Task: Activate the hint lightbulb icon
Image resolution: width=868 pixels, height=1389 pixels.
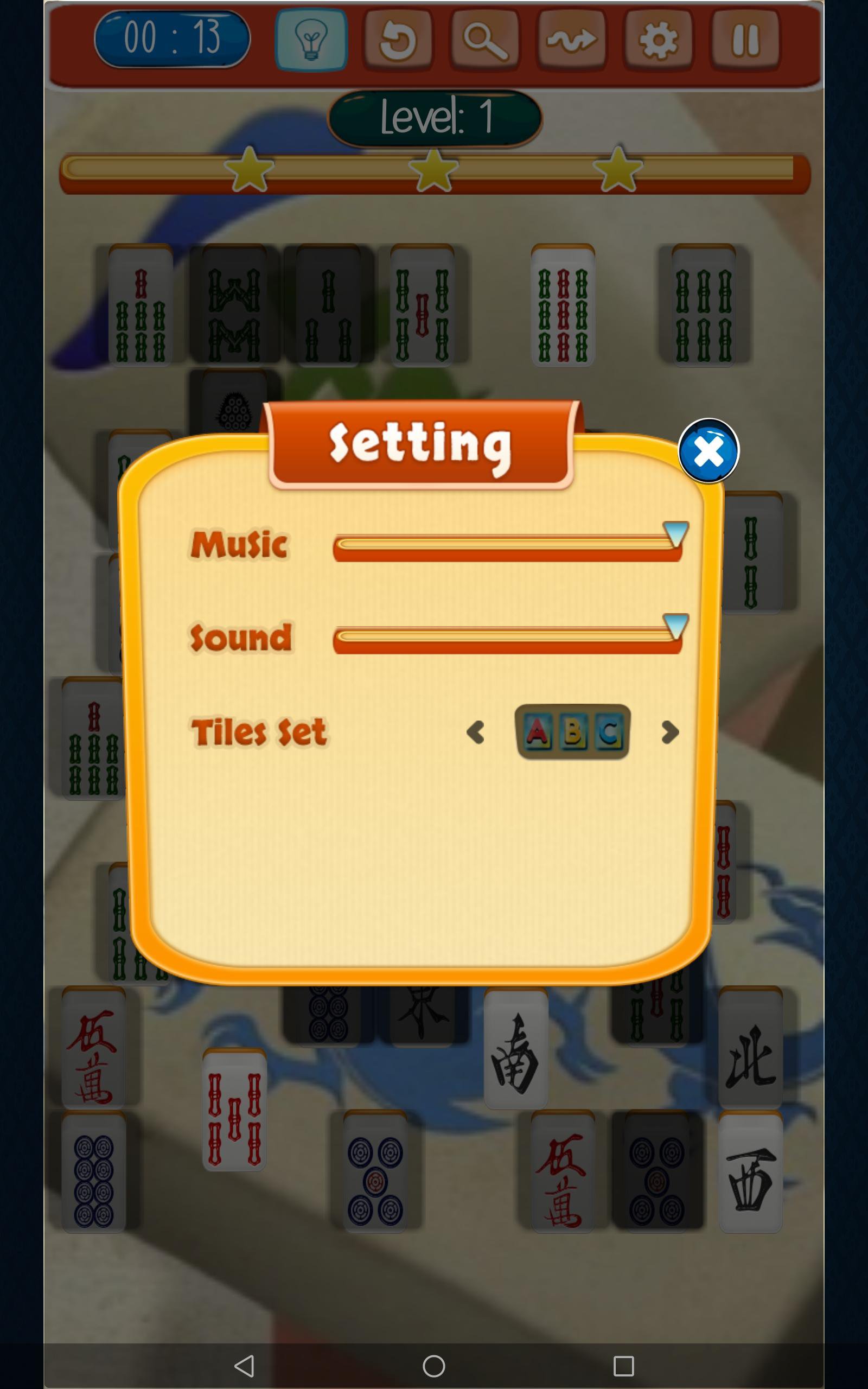Action: tap(311, 40)
